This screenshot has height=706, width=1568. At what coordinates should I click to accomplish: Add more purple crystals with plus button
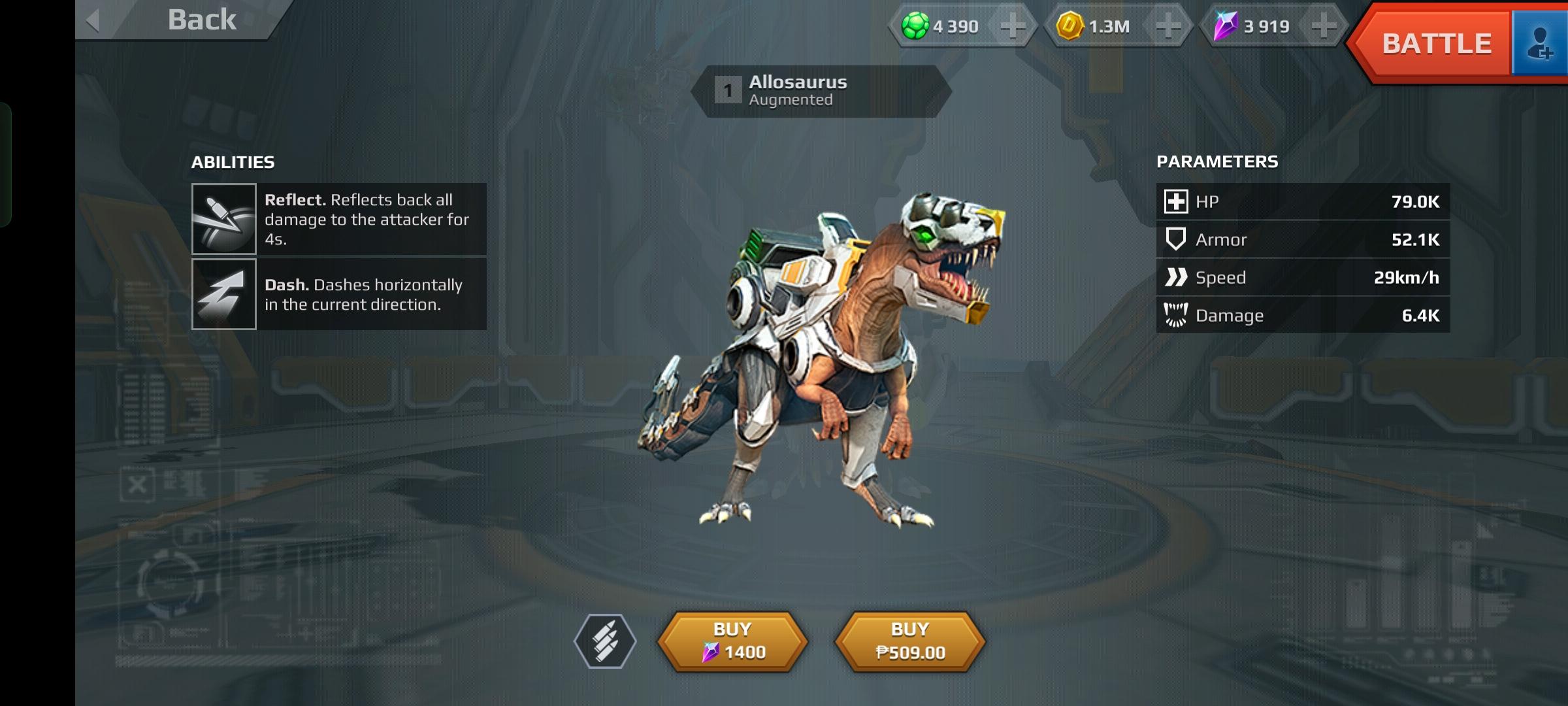(1324, 26)
